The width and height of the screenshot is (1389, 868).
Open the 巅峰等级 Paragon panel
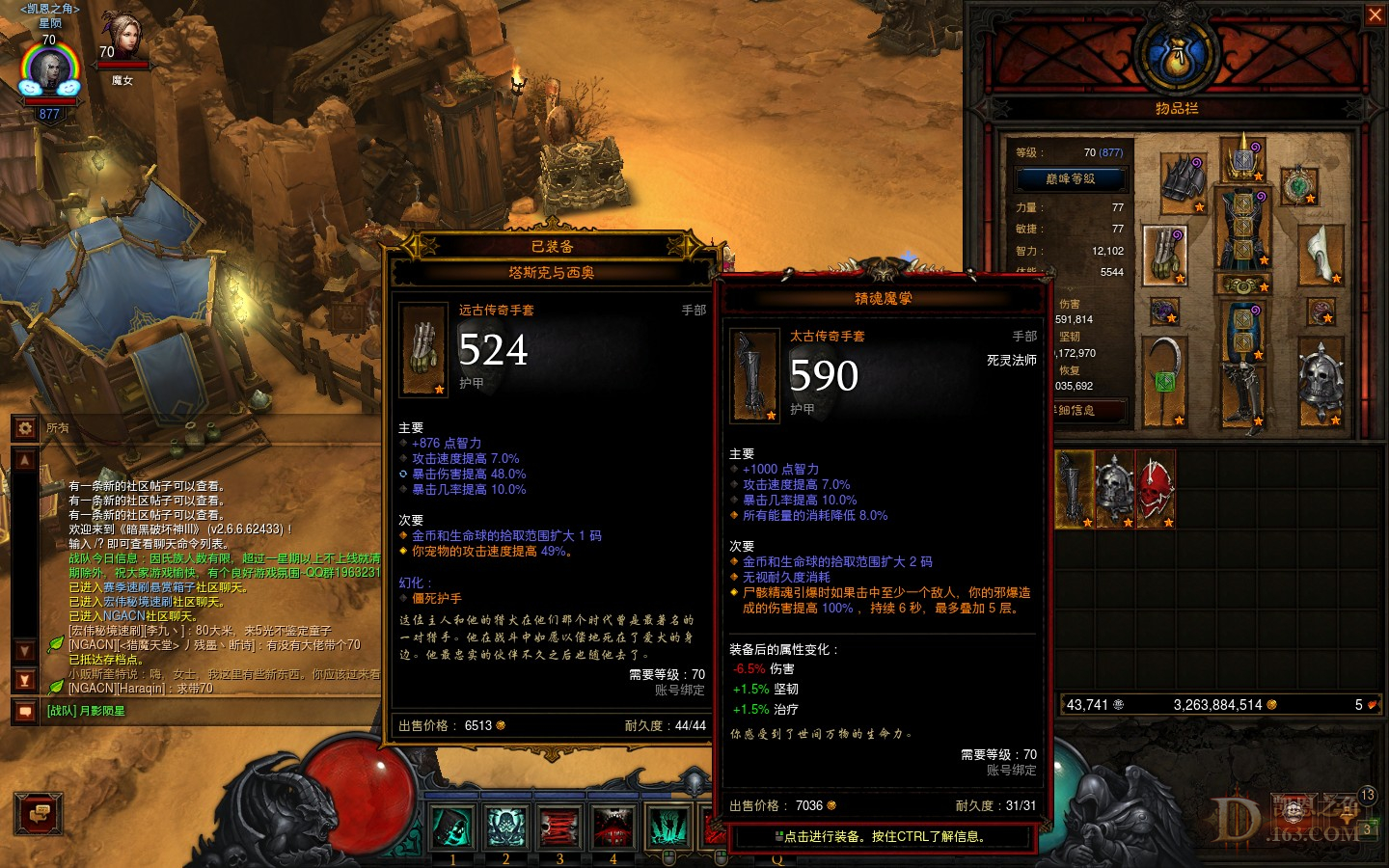[1071, 180]
